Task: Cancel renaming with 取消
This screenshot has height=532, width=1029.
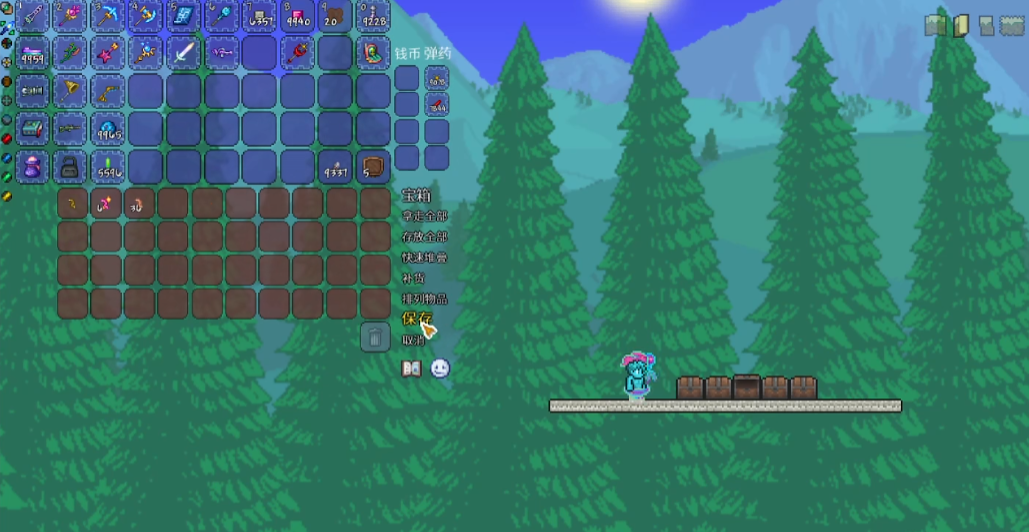Action: pos(412,340)
